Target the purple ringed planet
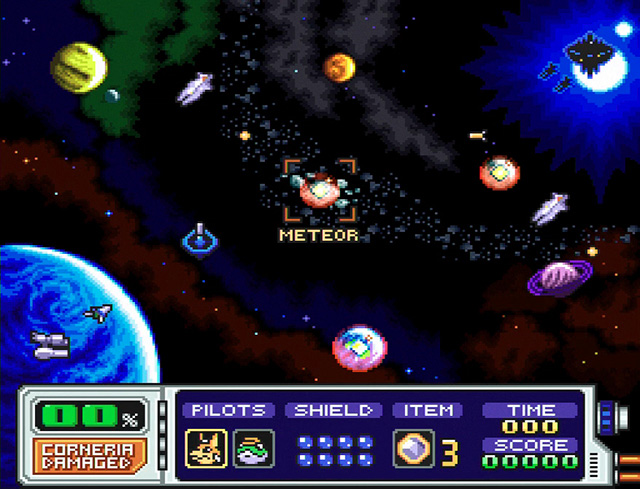The image size is (640, 489). [x=559, y=278]
